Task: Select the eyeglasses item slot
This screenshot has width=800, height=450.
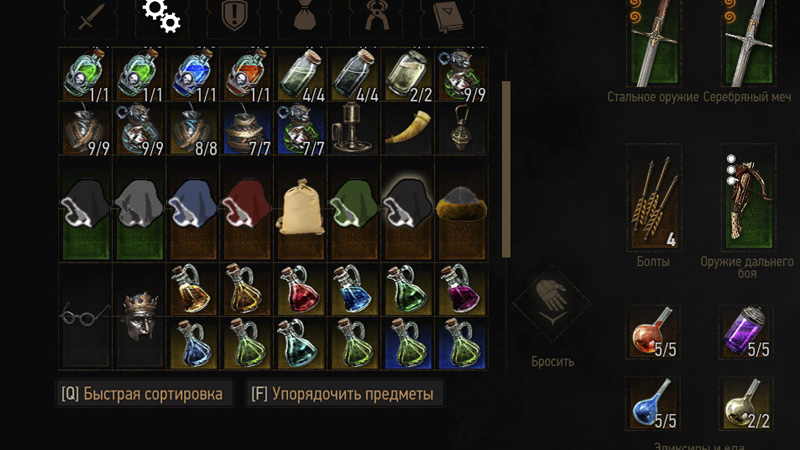Action: (86, 316)
